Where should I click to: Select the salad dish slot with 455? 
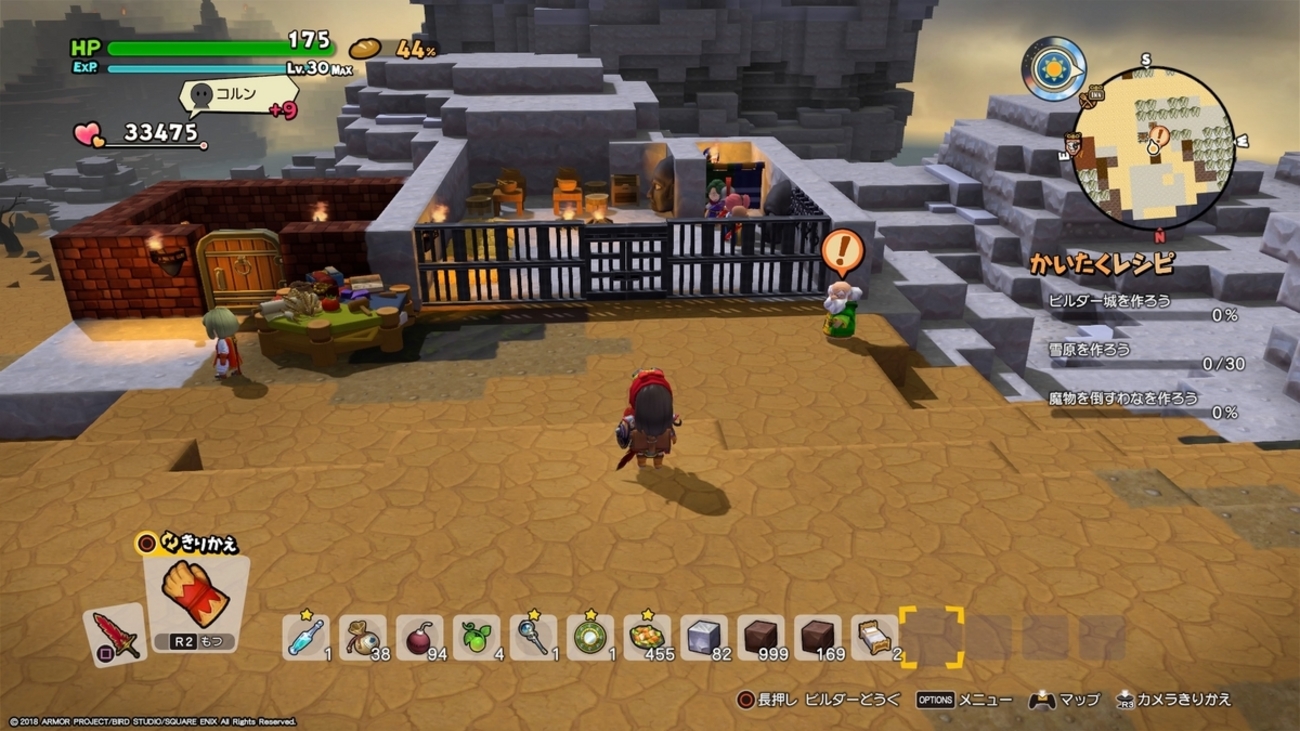[647, 637]
